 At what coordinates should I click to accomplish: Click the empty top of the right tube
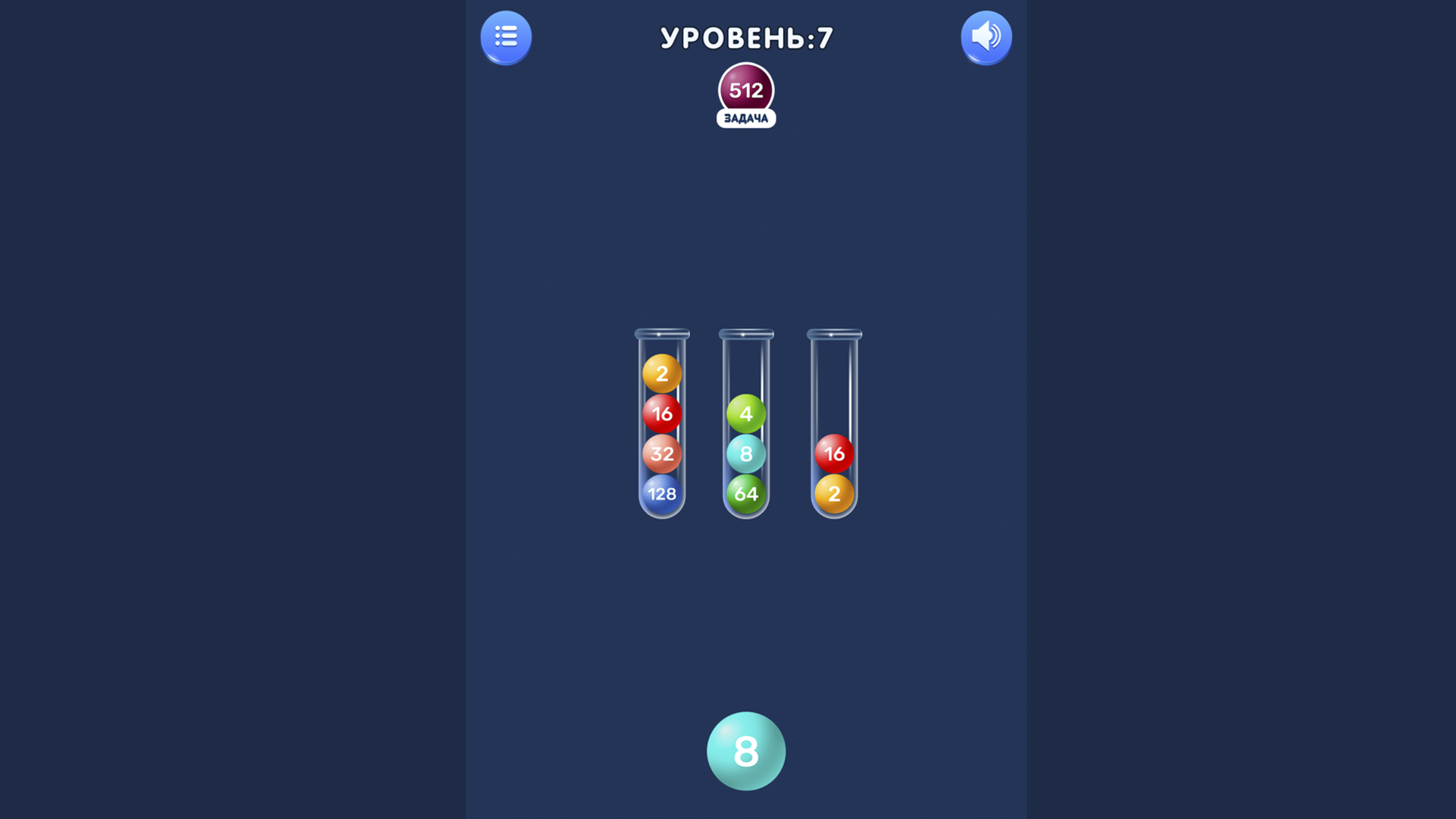pos(834,372)
